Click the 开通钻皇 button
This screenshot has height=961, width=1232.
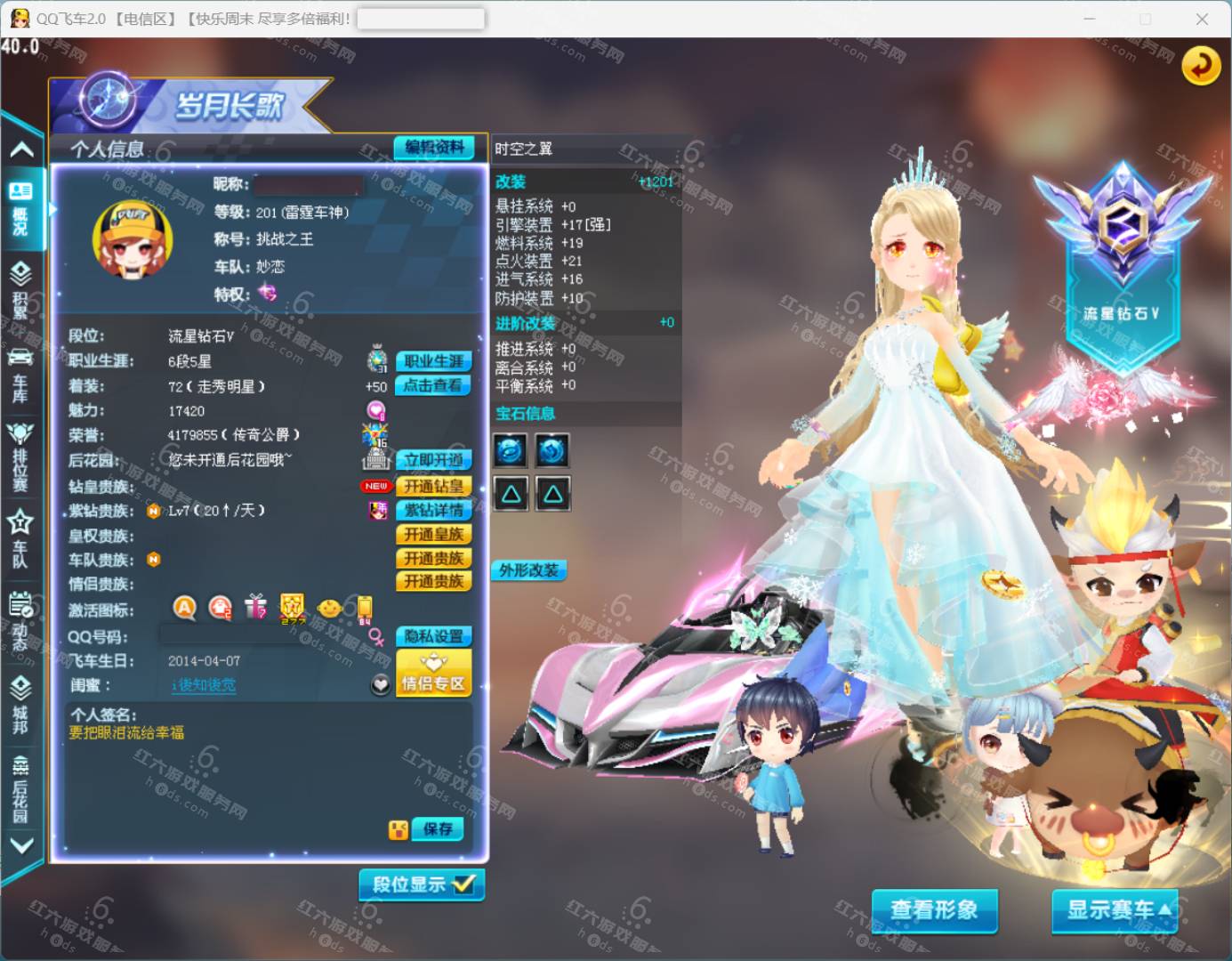pos(433,486)
